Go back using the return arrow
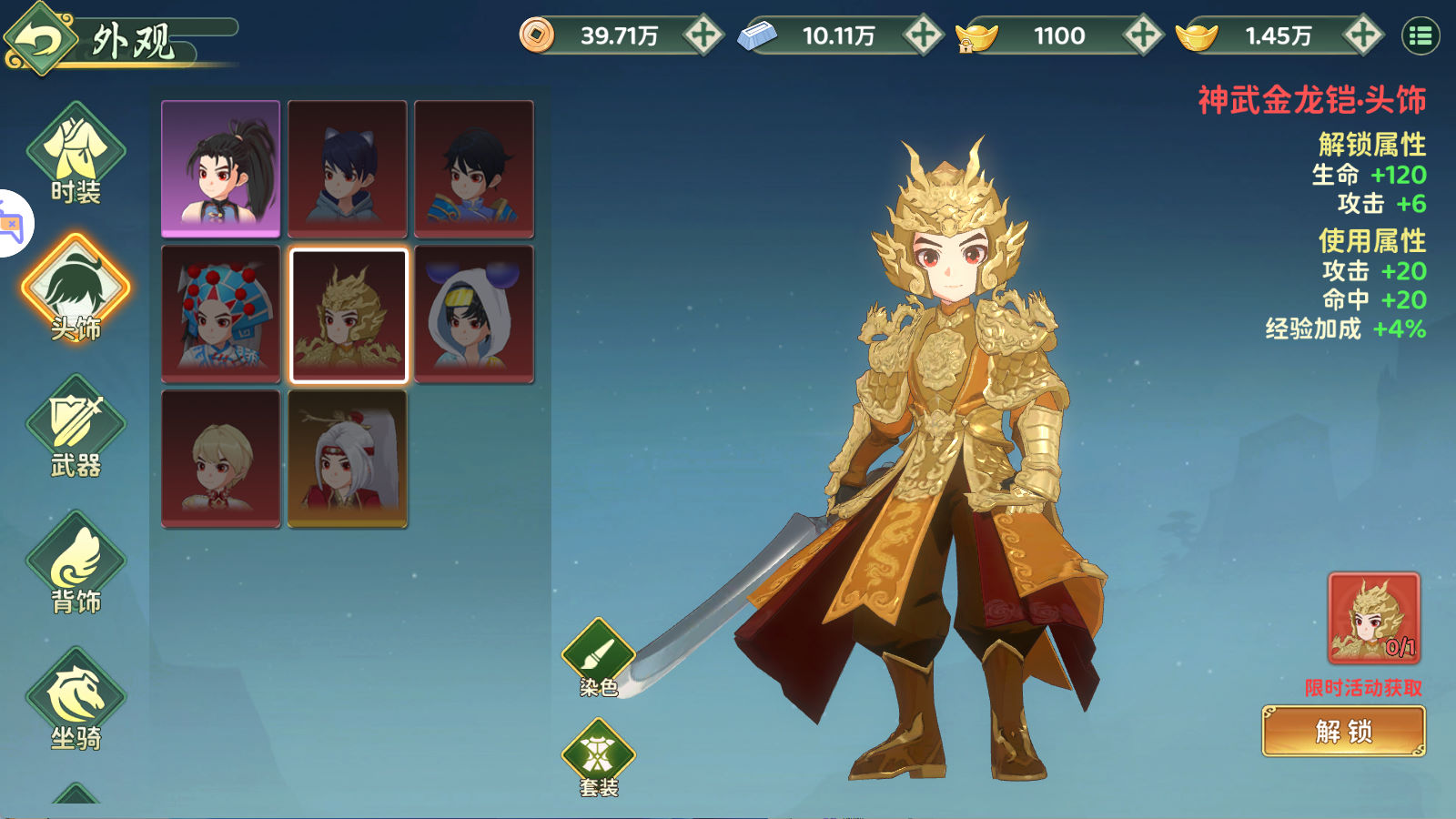The image size is (1456, 819). (x=38, y=38)
